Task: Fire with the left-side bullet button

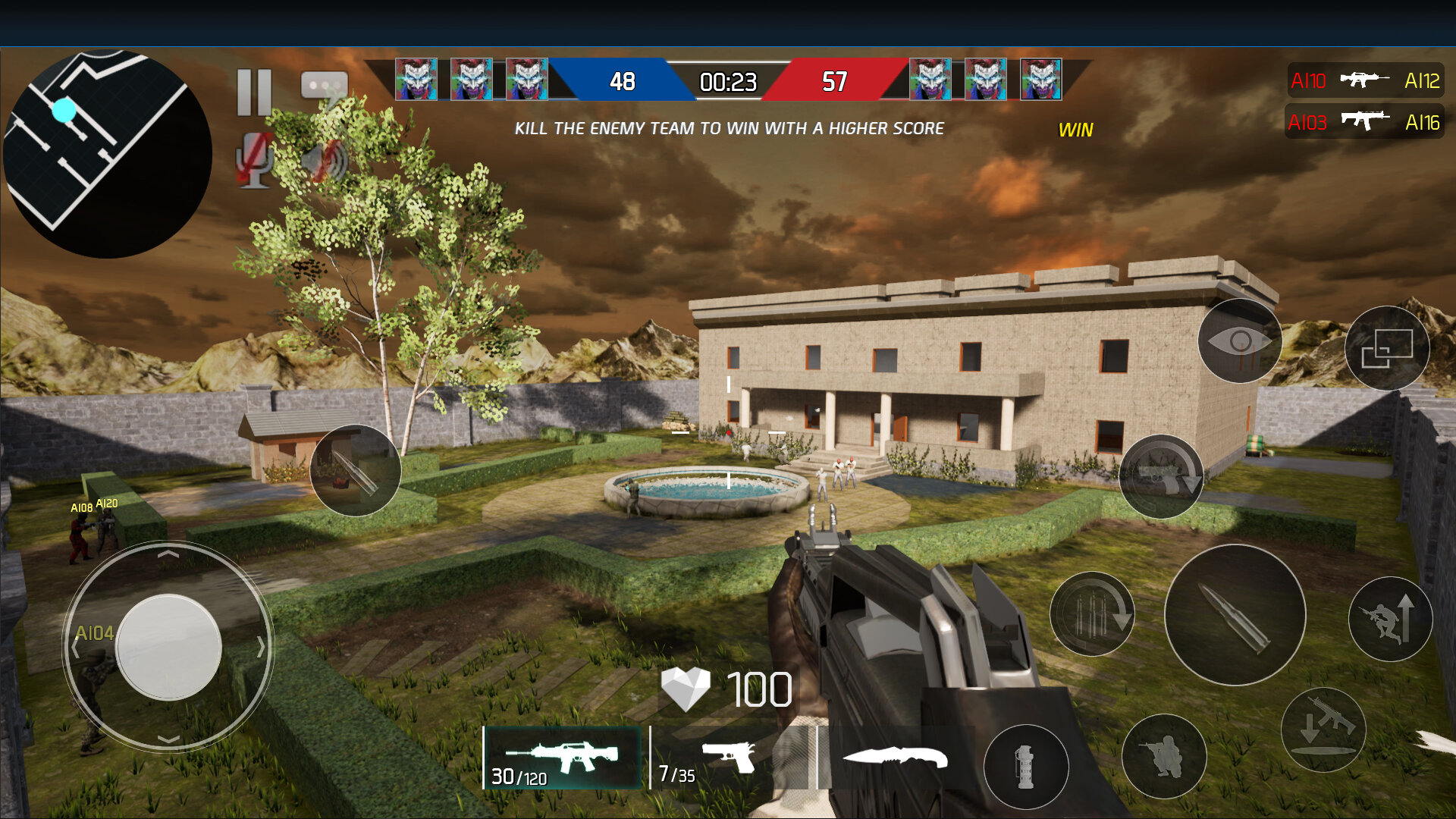Action: 355,471
